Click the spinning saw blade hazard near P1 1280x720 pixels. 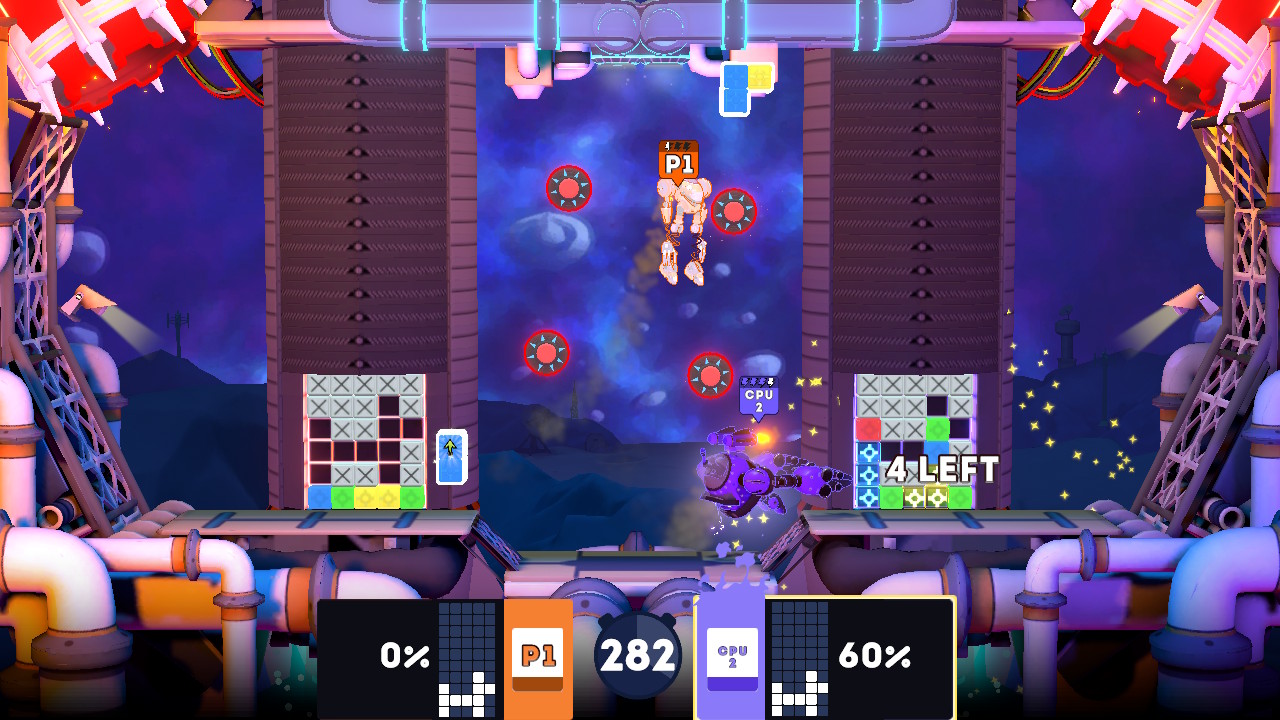coord(733,212)
